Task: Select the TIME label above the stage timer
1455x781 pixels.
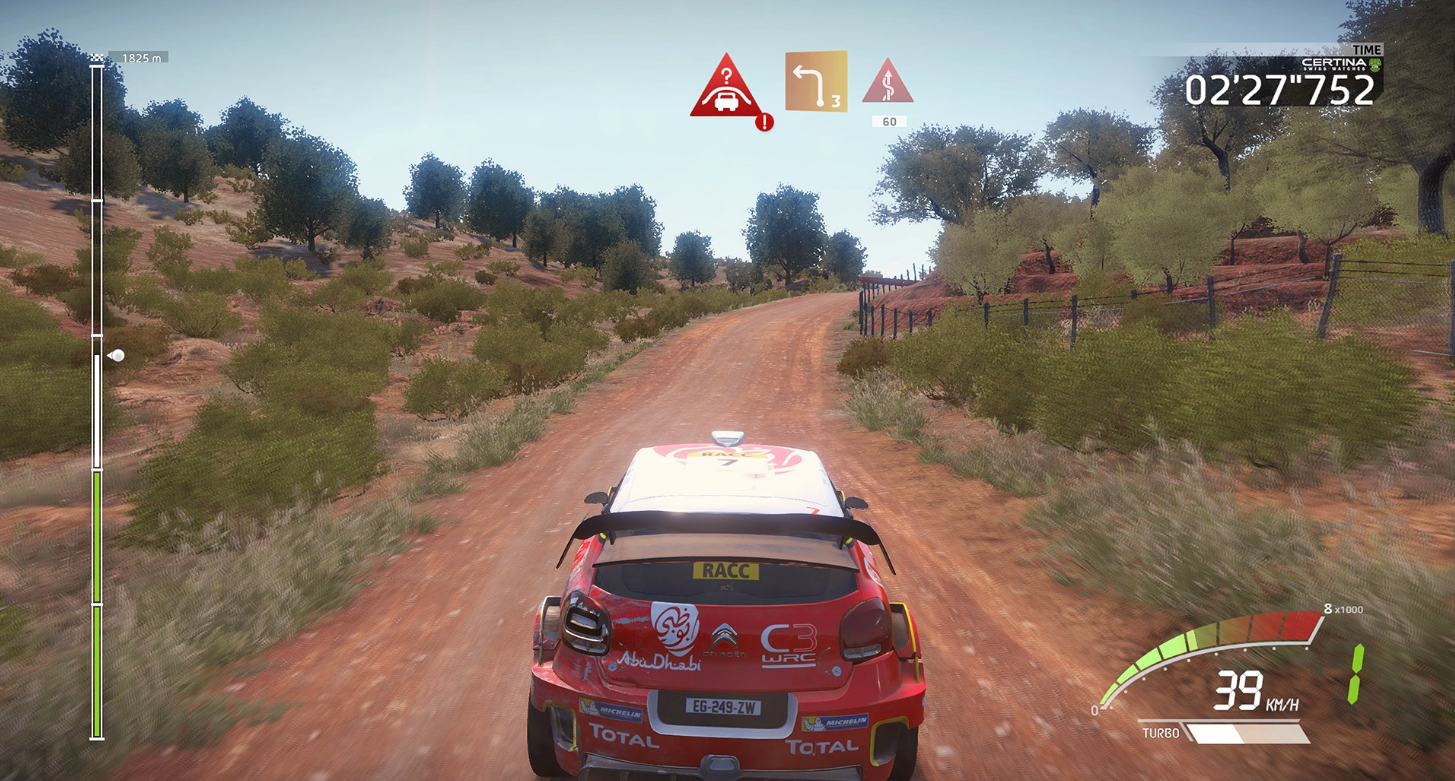Action: 1366,48
